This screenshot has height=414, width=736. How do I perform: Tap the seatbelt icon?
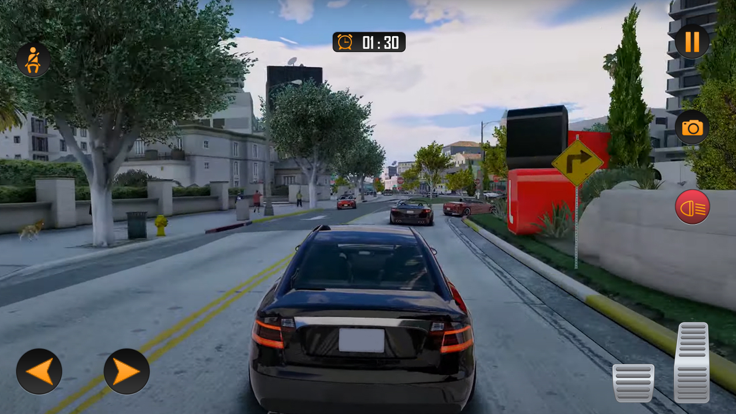click(32, 60)
